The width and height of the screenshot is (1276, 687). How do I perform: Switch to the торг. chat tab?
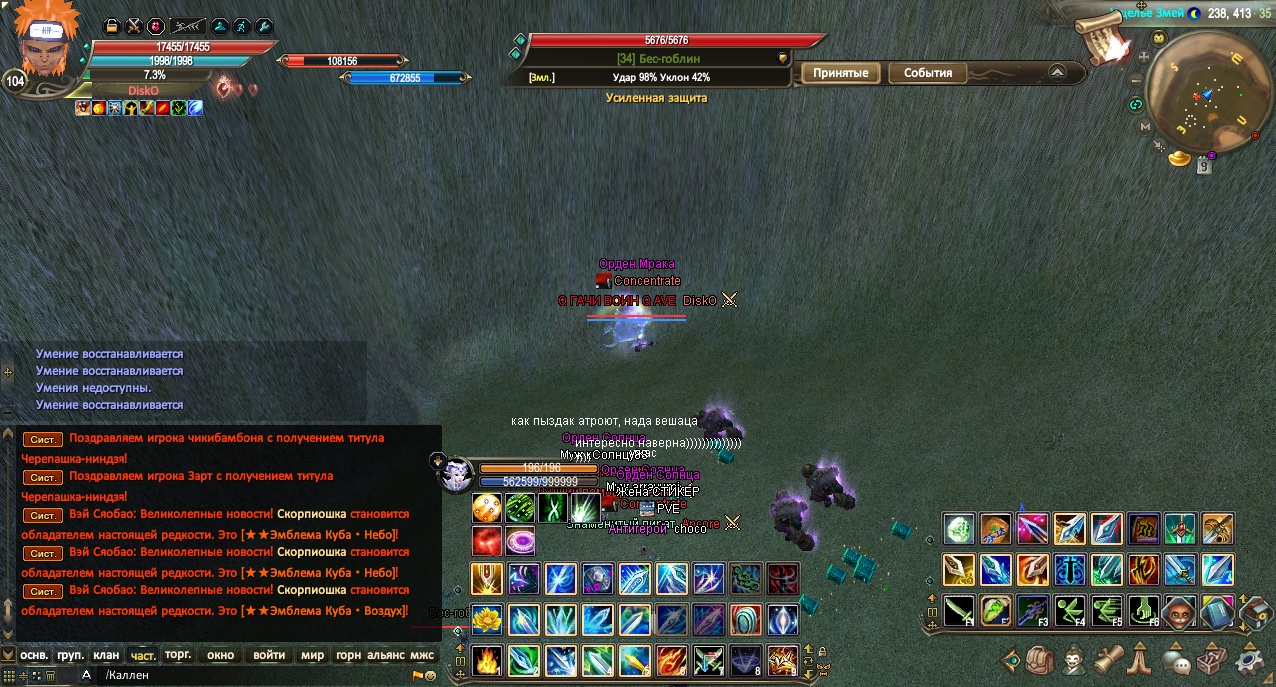click(x=179, y=656)
